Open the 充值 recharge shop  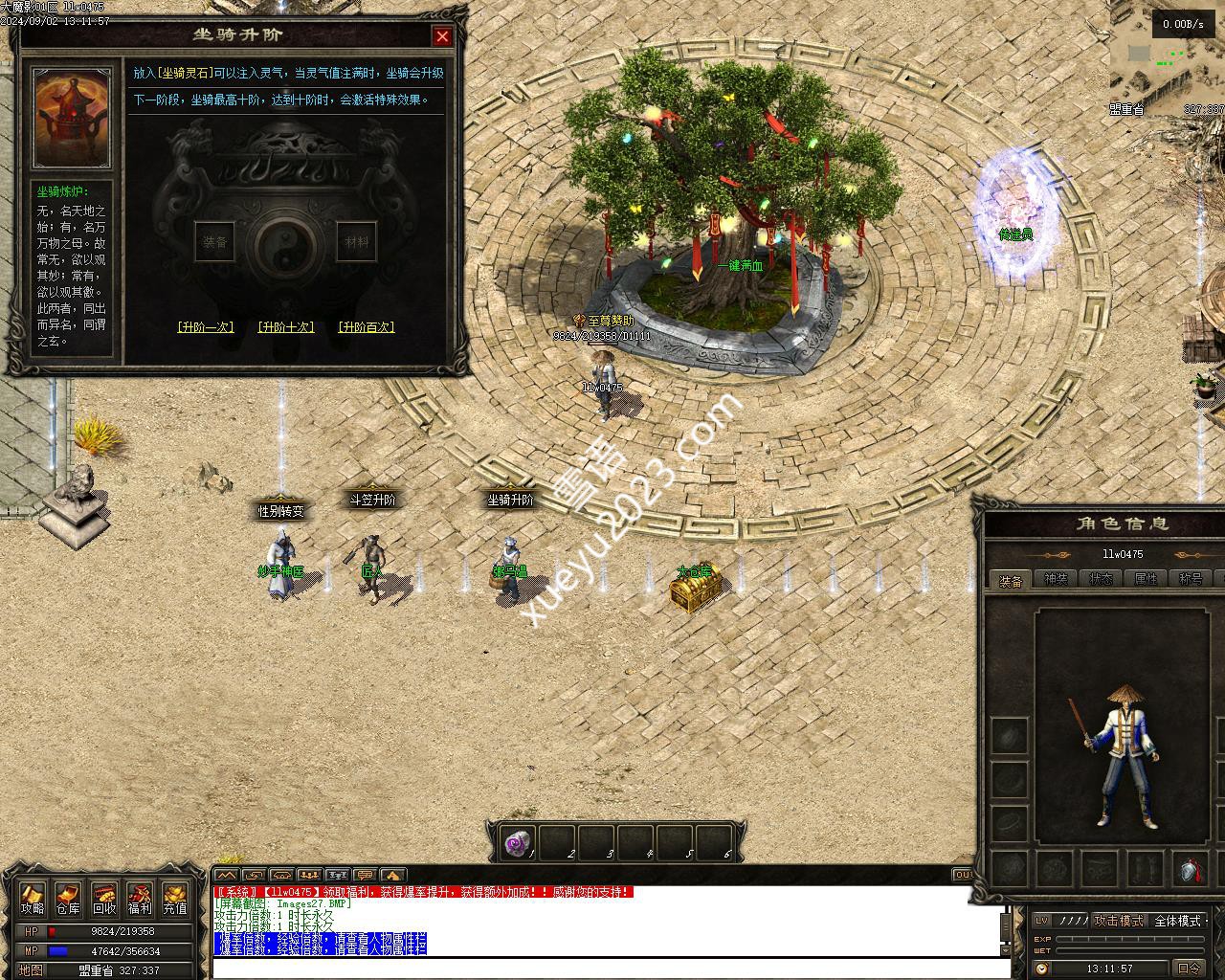175,900
